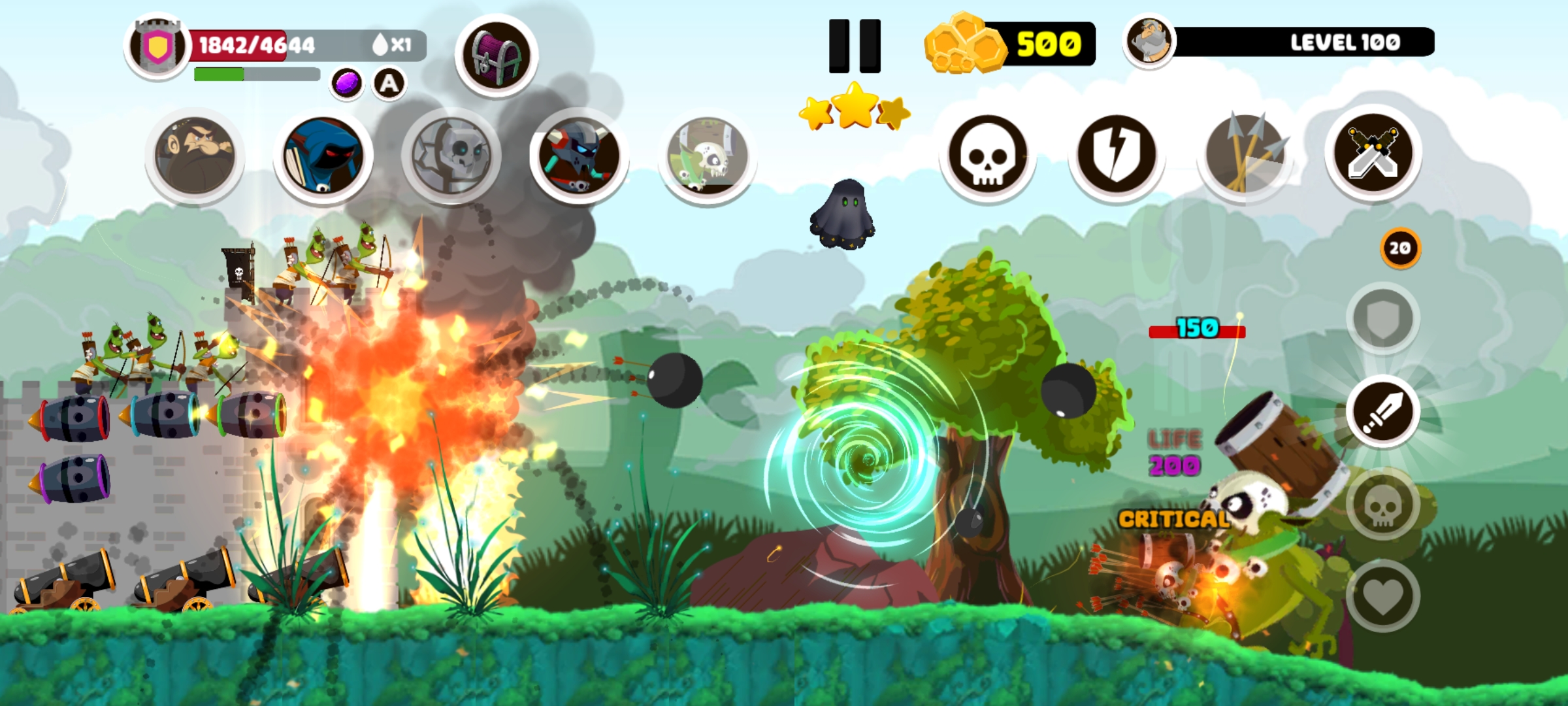Open the purple treasure chest

point(497,56)
